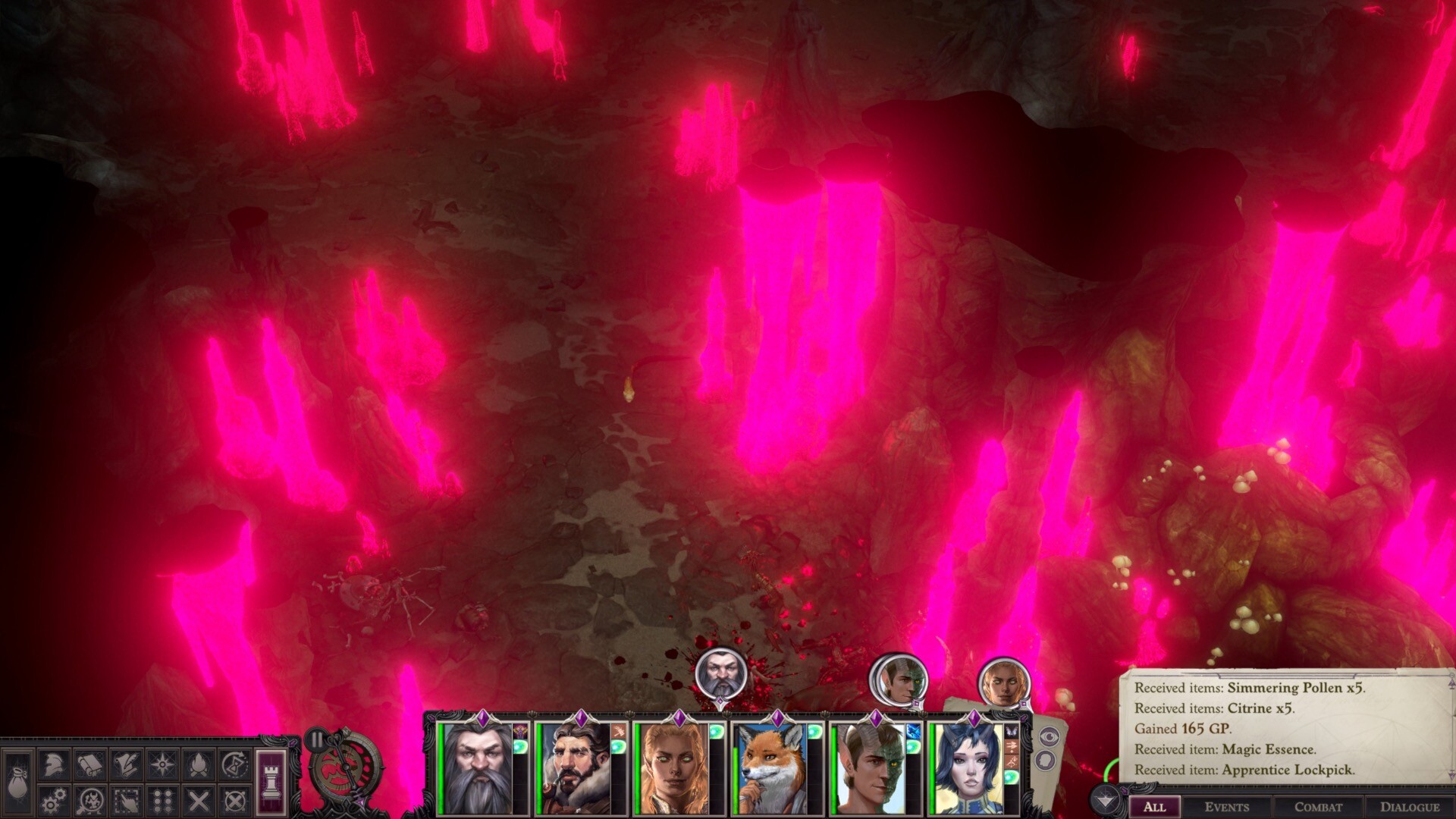Click the pause button on the clock
The height and width of the screenshot is (819, 1456).
coord(317,739)
